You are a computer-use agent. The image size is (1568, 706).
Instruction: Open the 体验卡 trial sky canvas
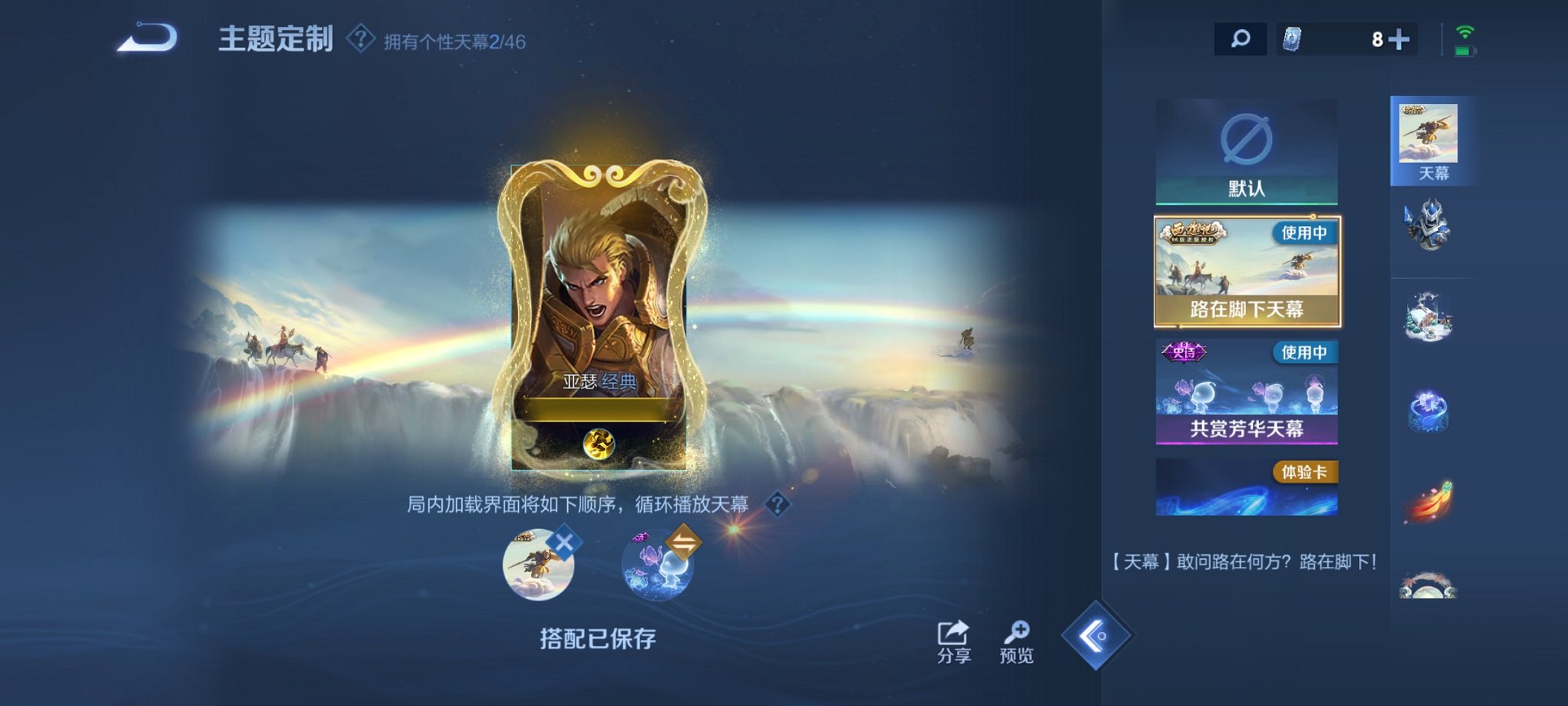click(x=1245, y=485)
